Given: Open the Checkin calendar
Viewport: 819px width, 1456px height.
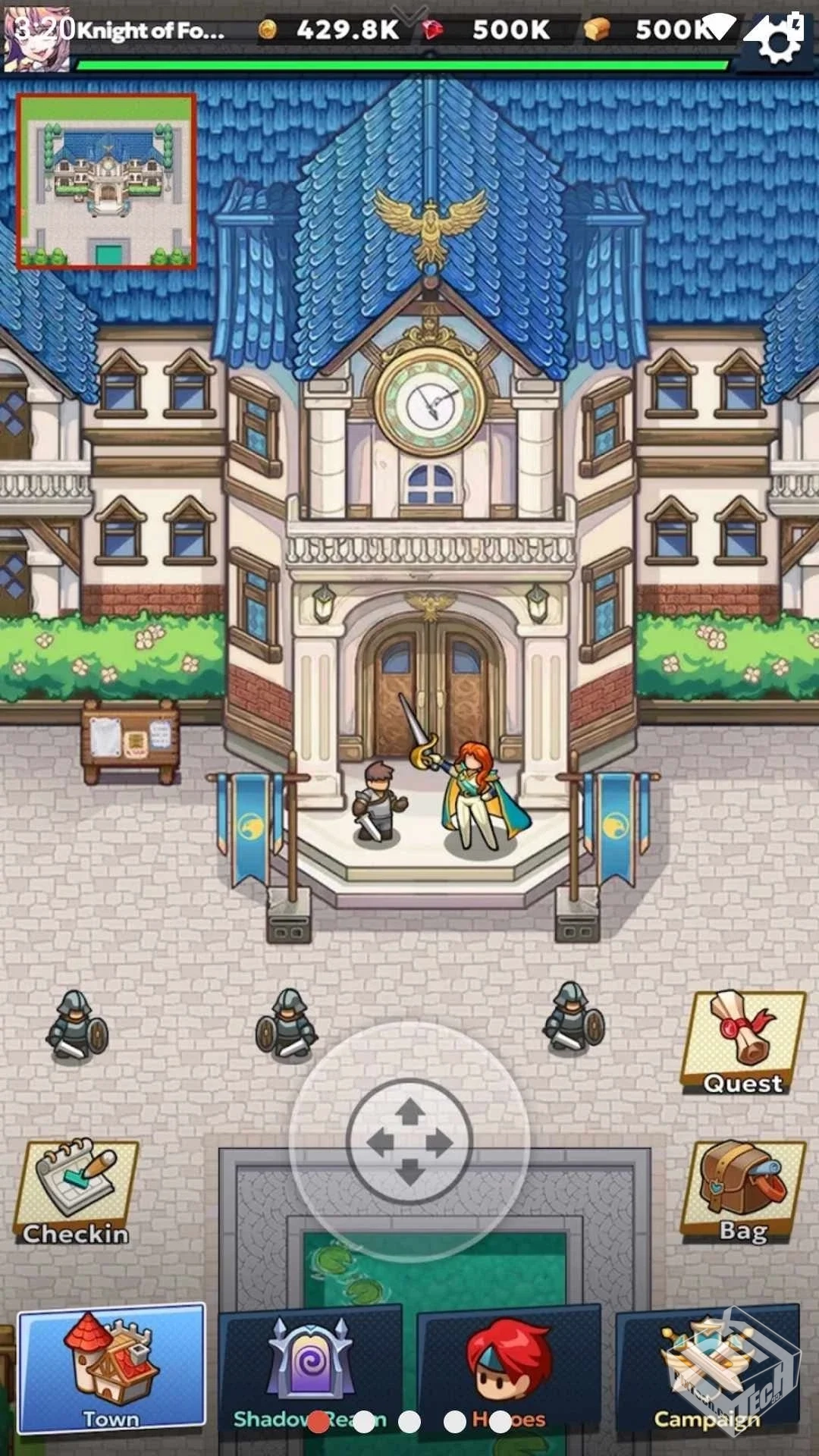Looking at the screenshot, I should coord(76,1192).
